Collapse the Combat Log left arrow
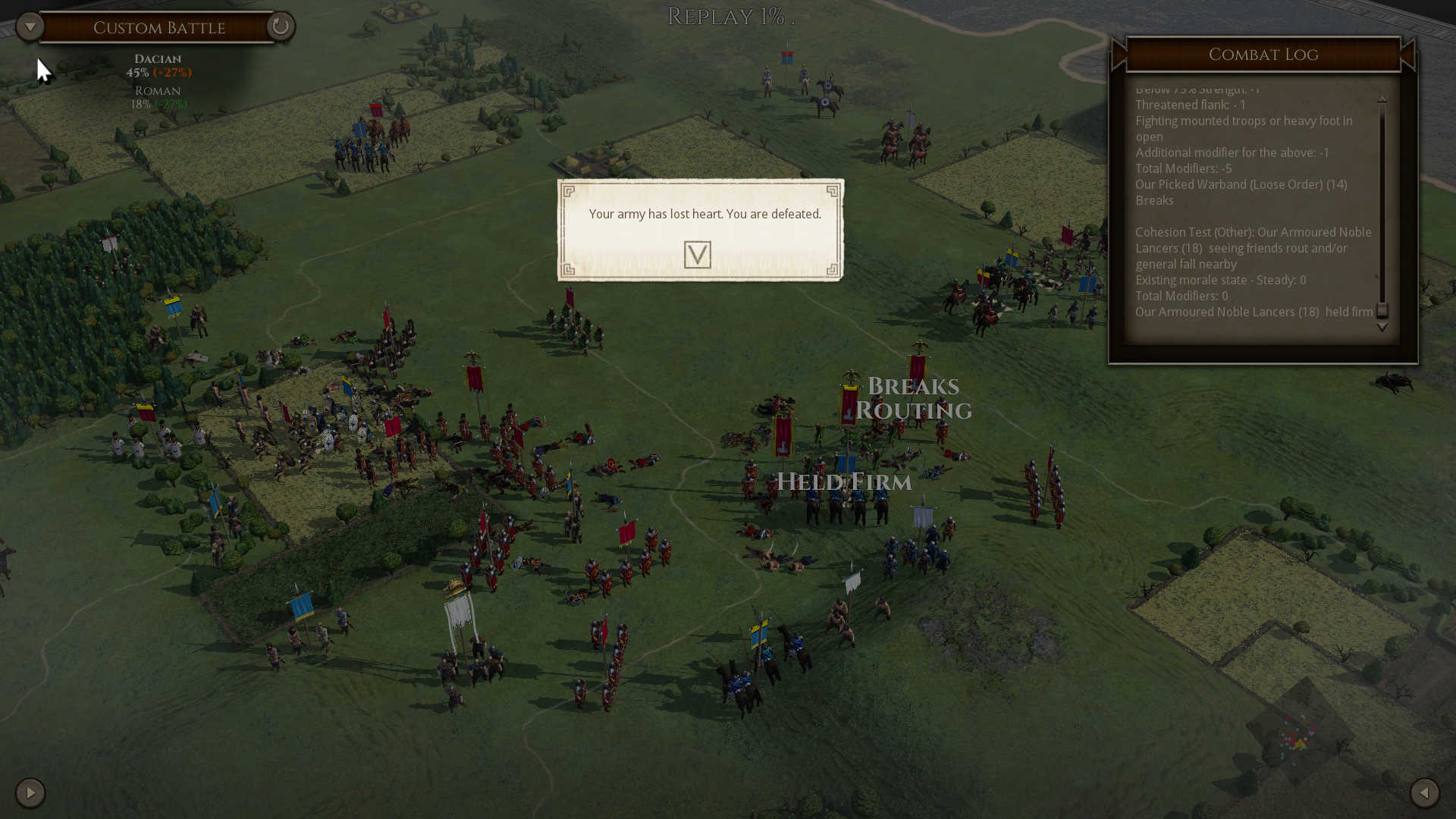The width and height of the screenshot is (1456, 819). click(1119, 55)
